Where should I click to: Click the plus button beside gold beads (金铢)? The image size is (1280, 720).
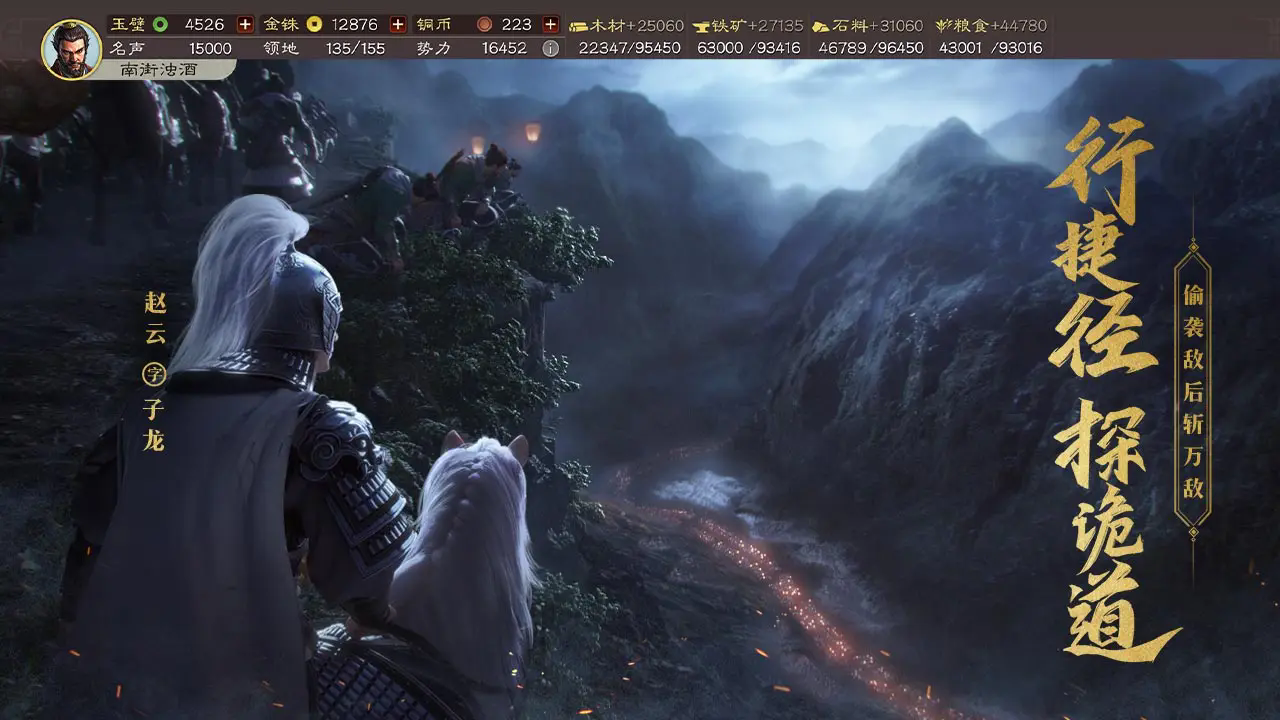398,24
